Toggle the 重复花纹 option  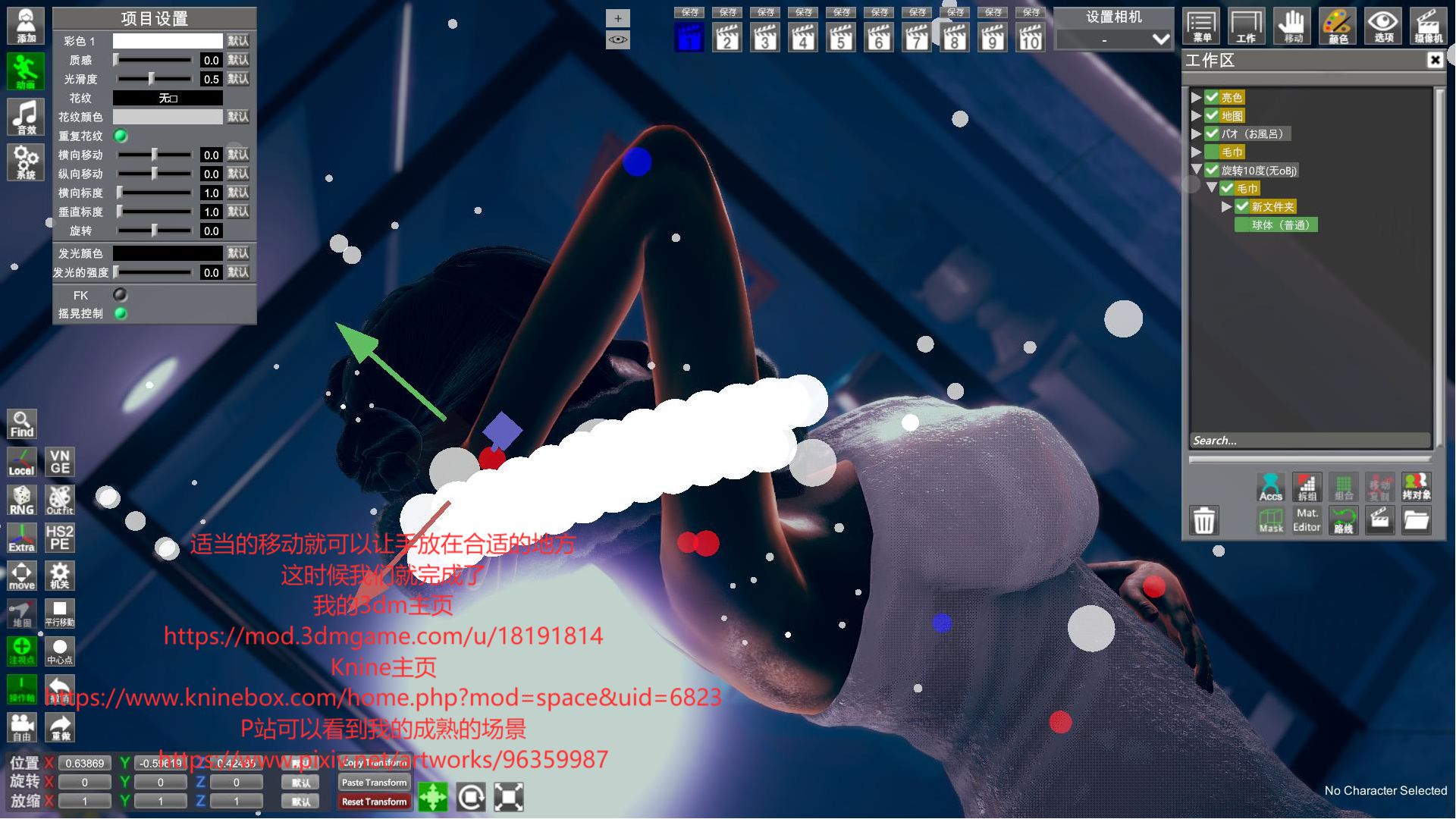(x=121, y=136)
